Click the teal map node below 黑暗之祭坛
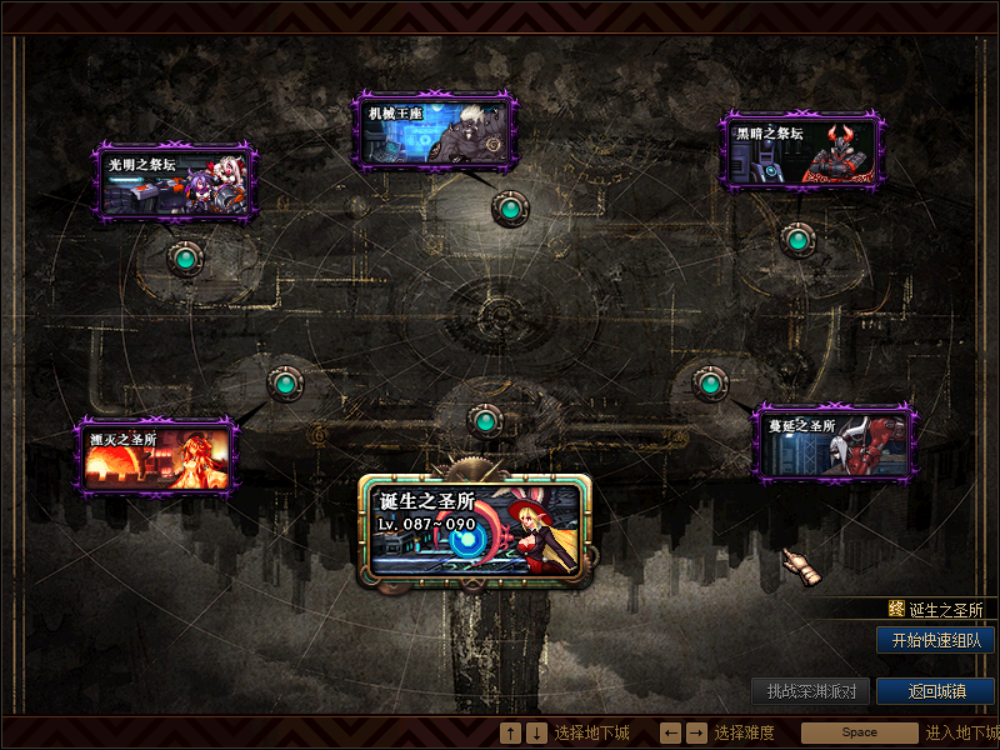 [797, 240]
